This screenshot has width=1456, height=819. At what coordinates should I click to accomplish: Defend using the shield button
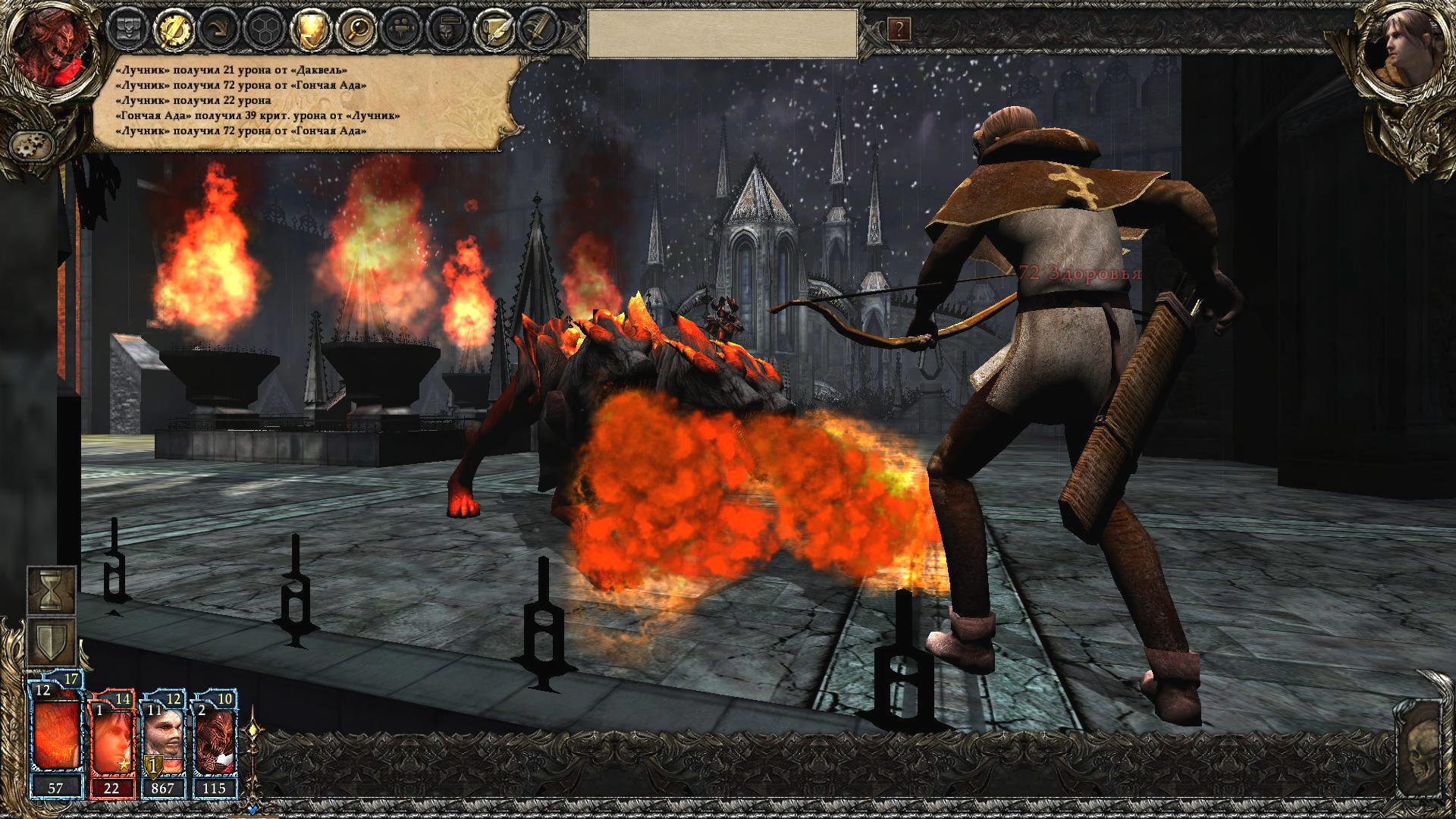52,642
